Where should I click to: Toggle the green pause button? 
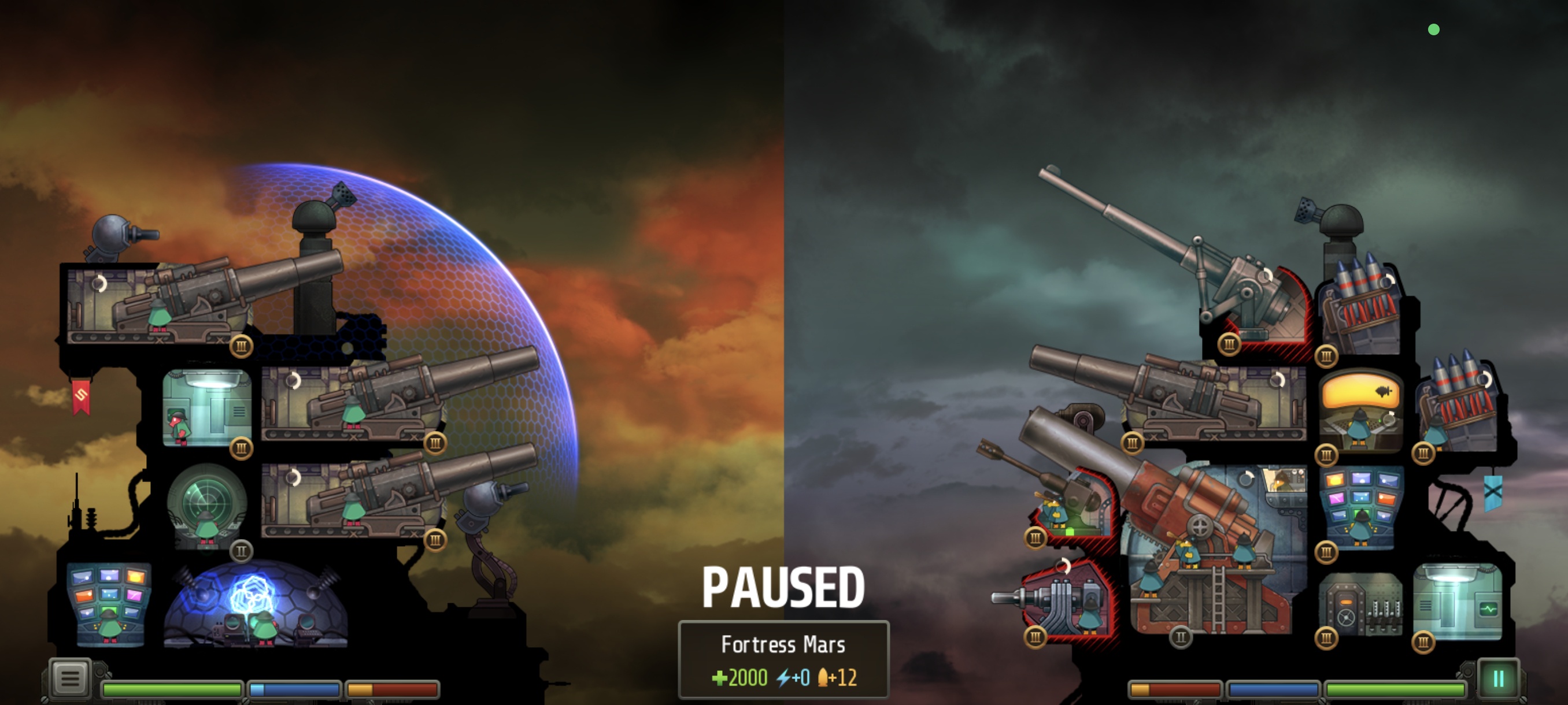coord(1499,679)
